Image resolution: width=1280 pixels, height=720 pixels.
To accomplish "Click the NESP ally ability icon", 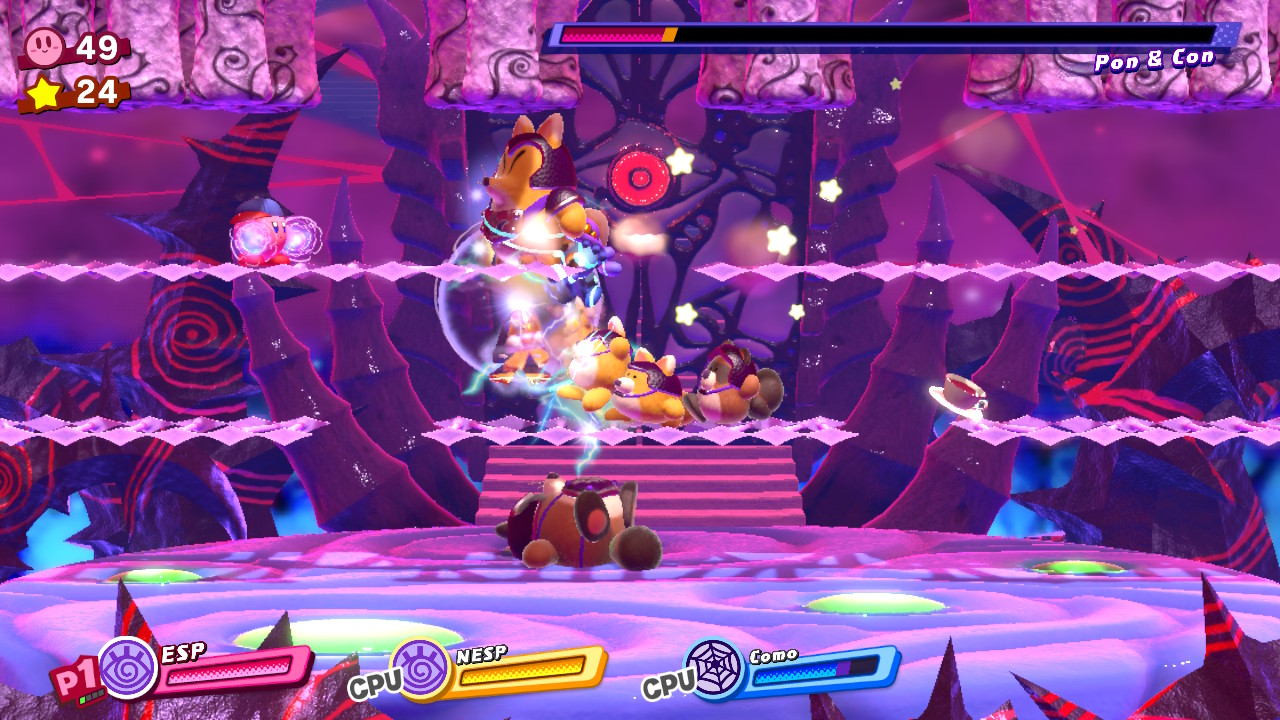I will click(420, 668).
